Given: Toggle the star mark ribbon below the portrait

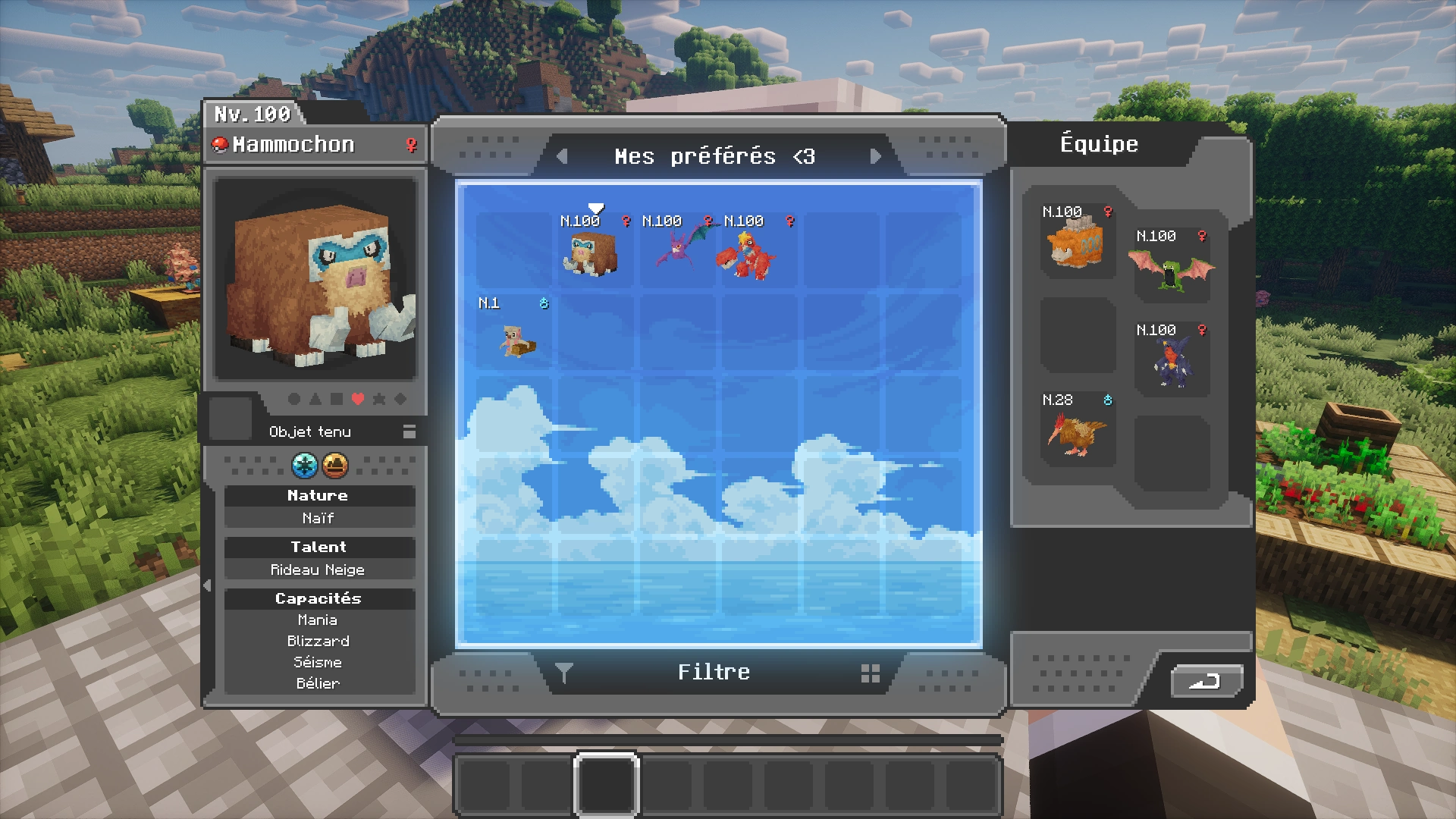Looking at the screenshot, I should [379, 399].
